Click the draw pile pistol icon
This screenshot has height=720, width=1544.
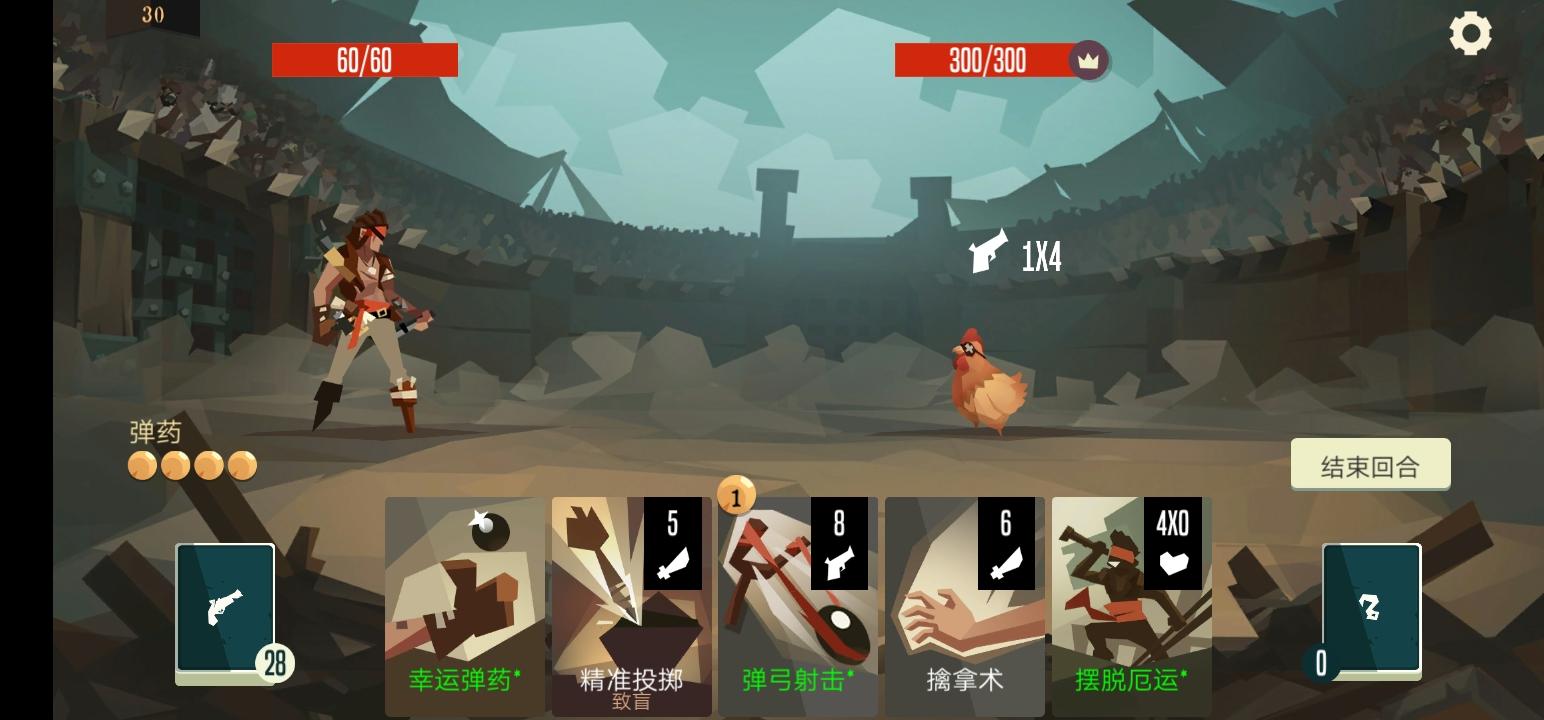click(x=224, y=610)
